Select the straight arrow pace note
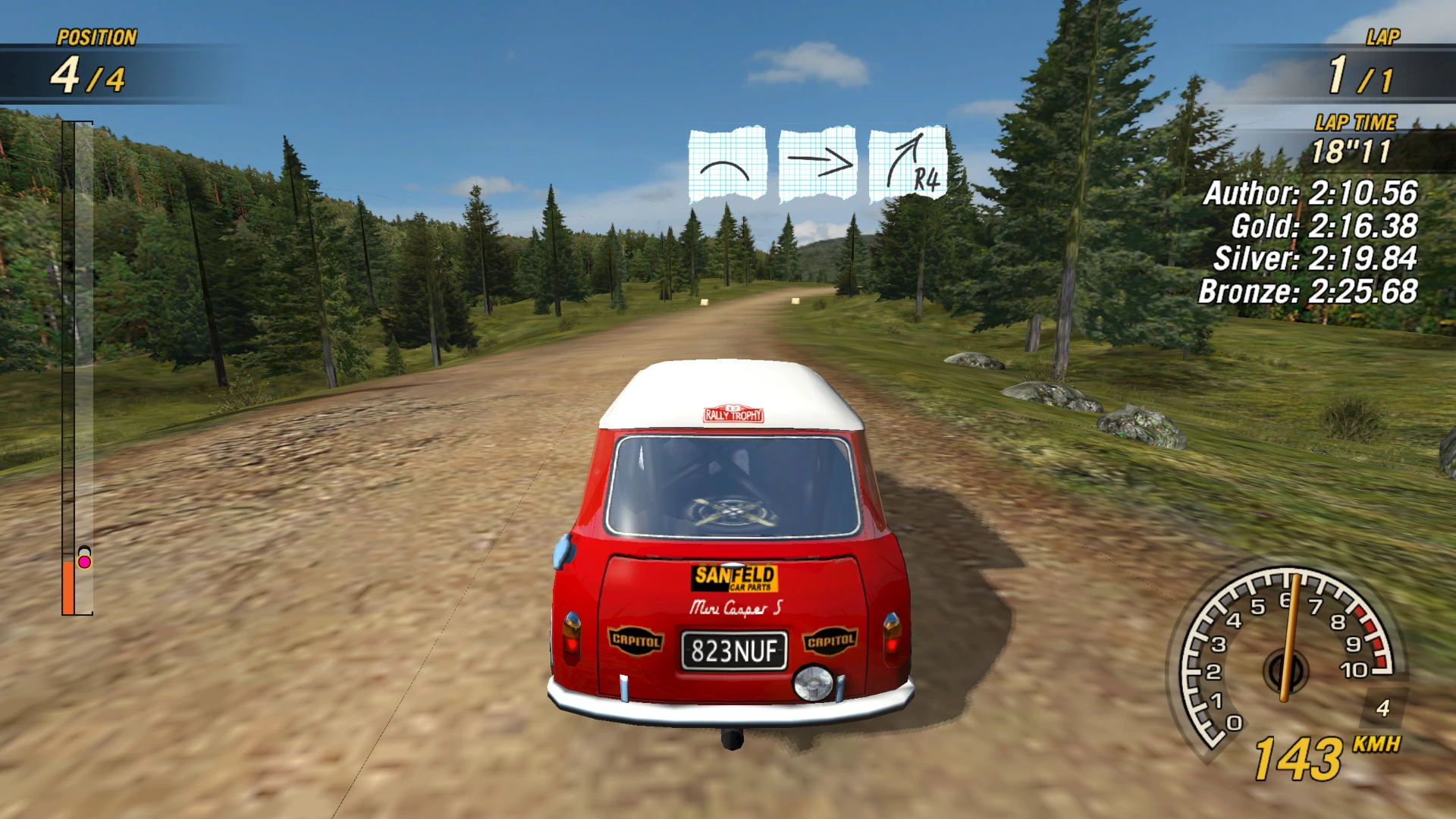The image size is (1456, 819). coord(817,165)
